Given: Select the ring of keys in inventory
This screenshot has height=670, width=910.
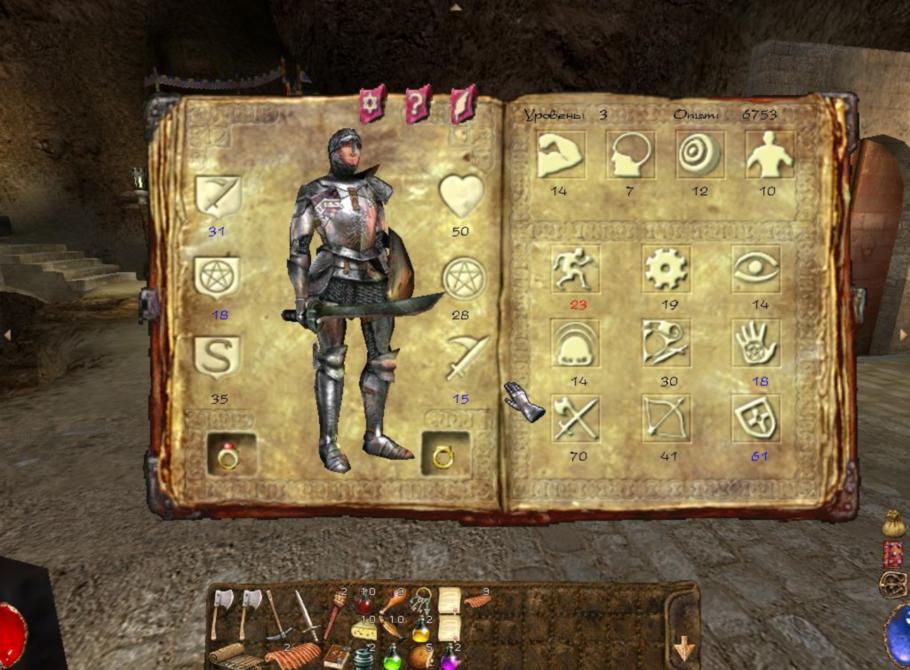Looking at the screenshot, I should [x=421, y=600].
